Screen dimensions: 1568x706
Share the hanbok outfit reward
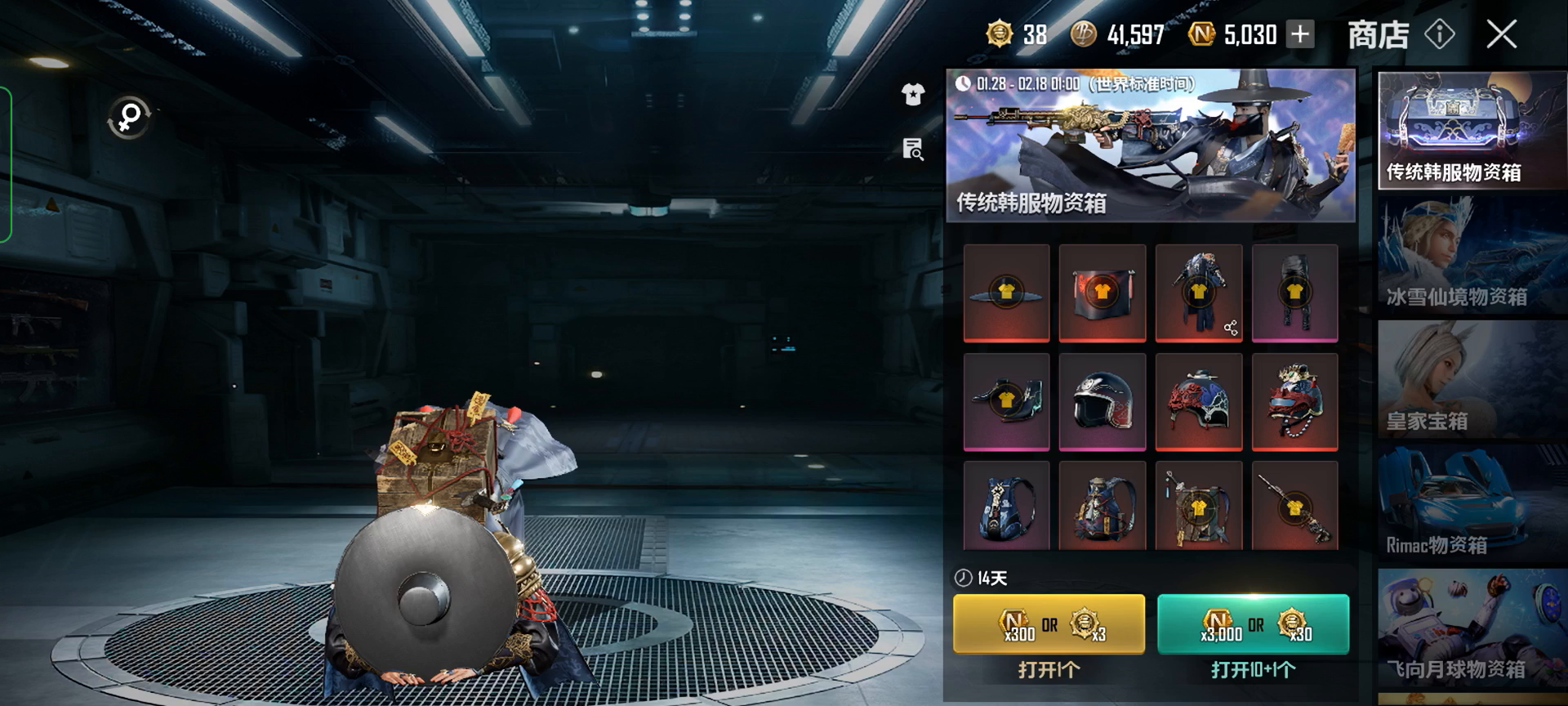click(1231, 328)
